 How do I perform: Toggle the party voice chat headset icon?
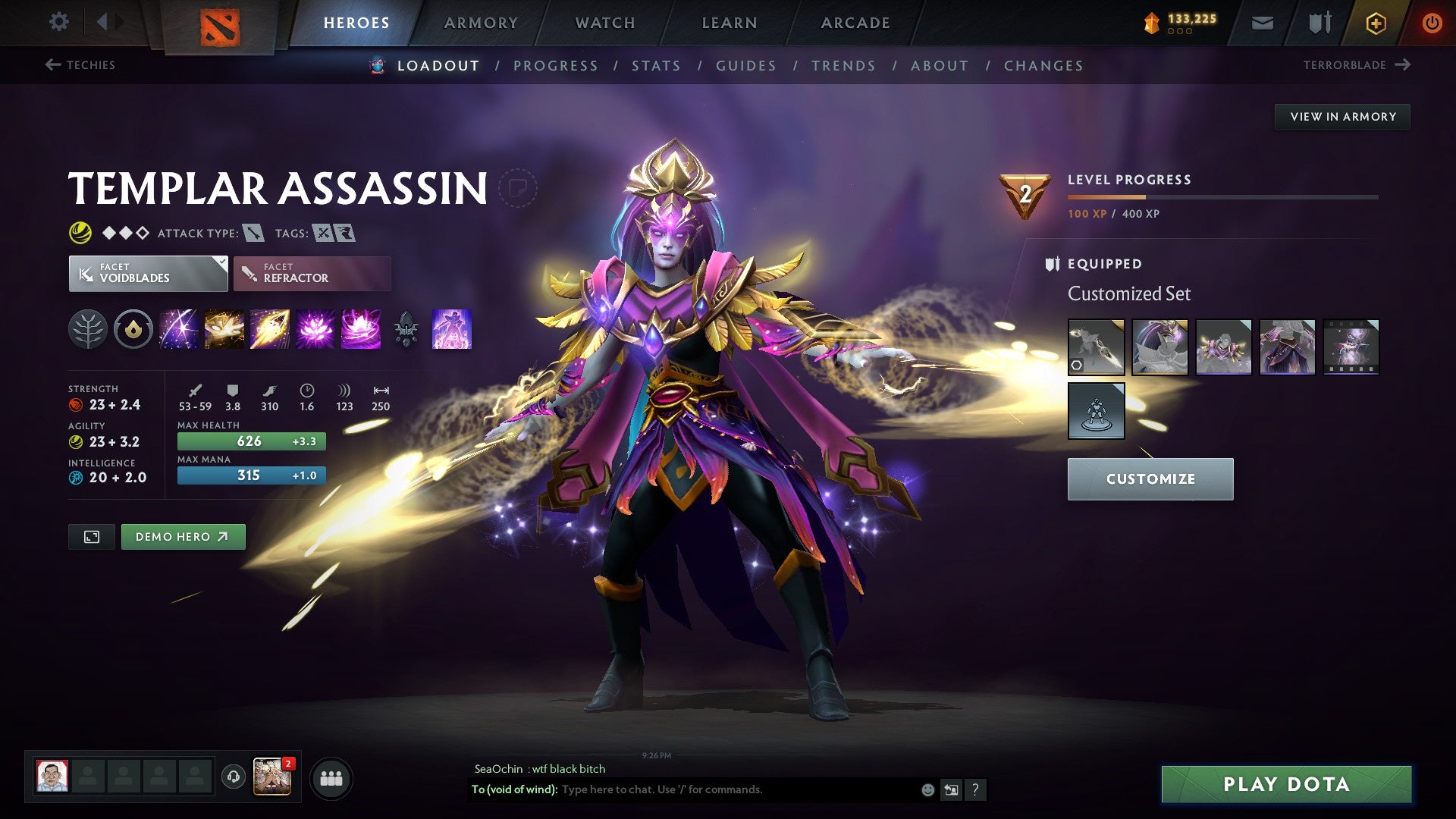pos(232,777)
